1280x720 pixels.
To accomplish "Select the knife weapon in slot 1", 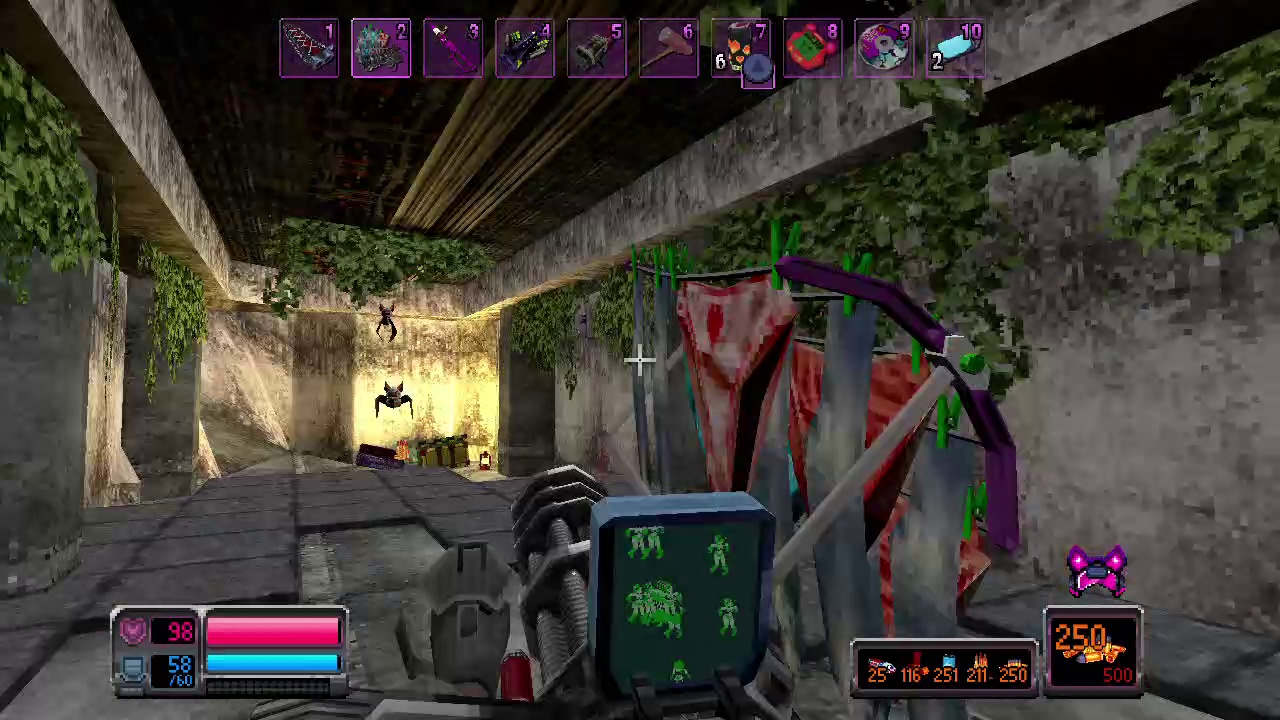I will (308, 47).
